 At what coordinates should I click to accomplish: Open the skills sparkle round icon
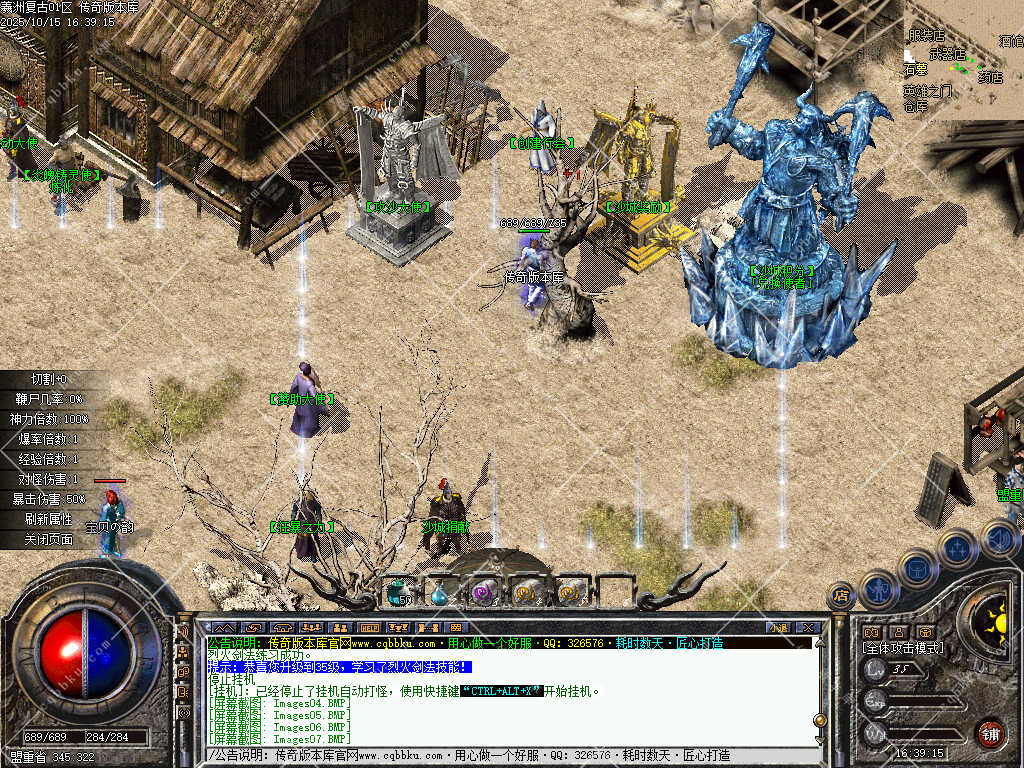point(957,548)
